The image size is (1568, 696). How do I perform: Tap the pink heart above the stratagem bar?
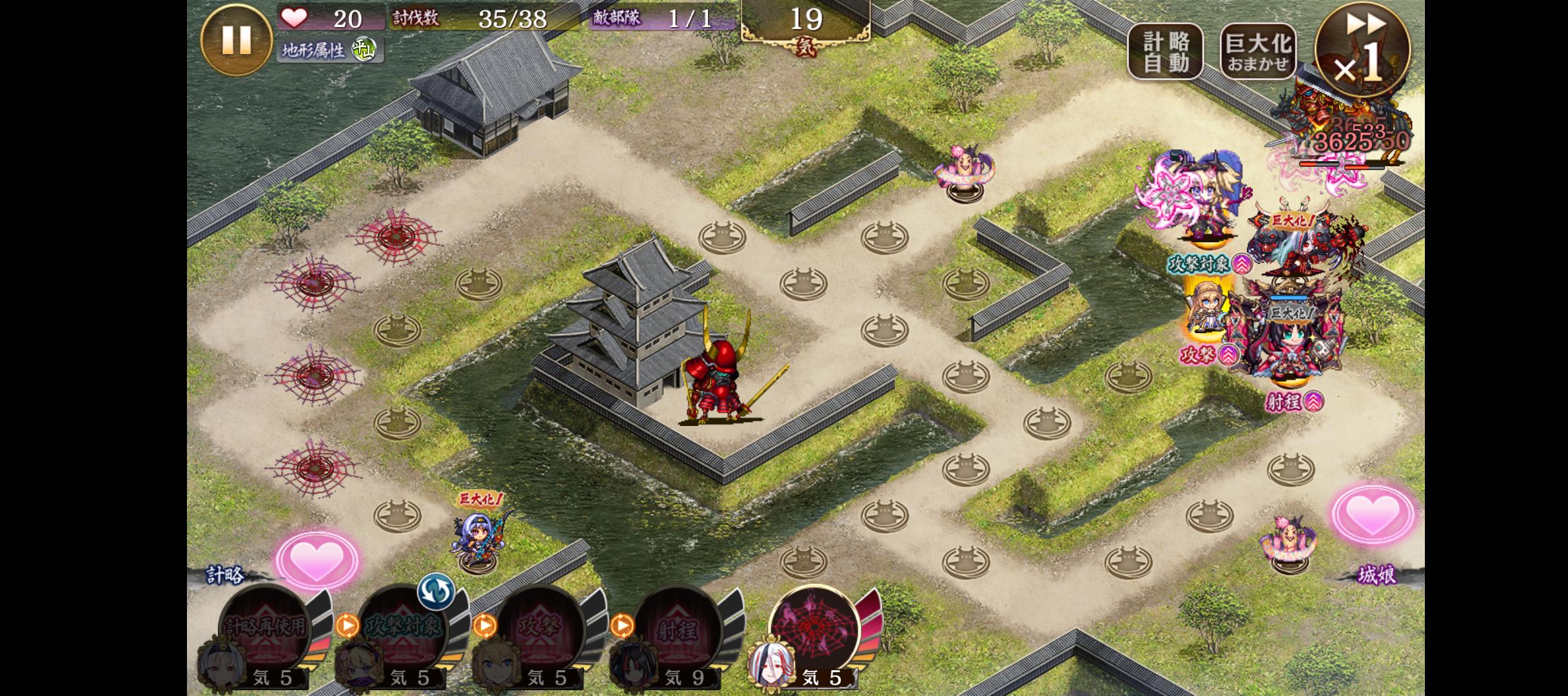[317, 559]
